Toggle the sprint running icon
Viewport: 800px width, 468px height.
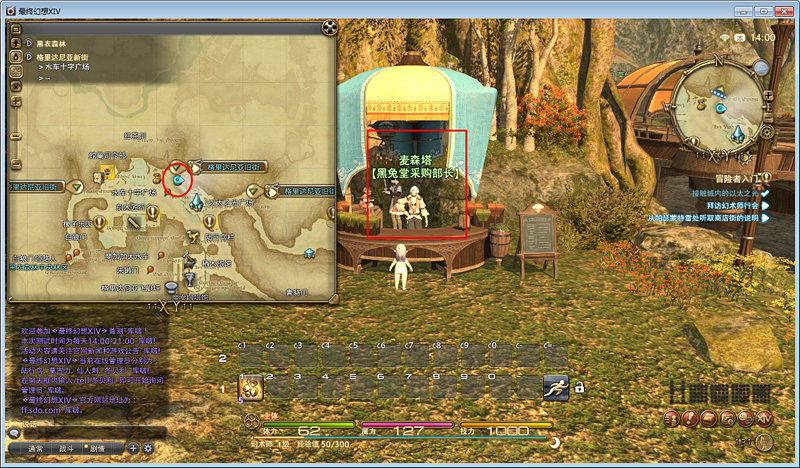click(x=555, y=387)
